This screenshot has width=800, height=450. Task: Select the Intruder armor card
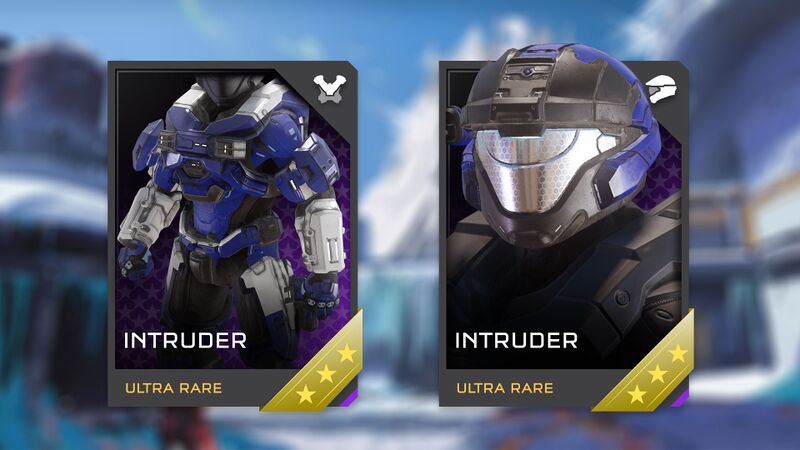coord(234,235)
